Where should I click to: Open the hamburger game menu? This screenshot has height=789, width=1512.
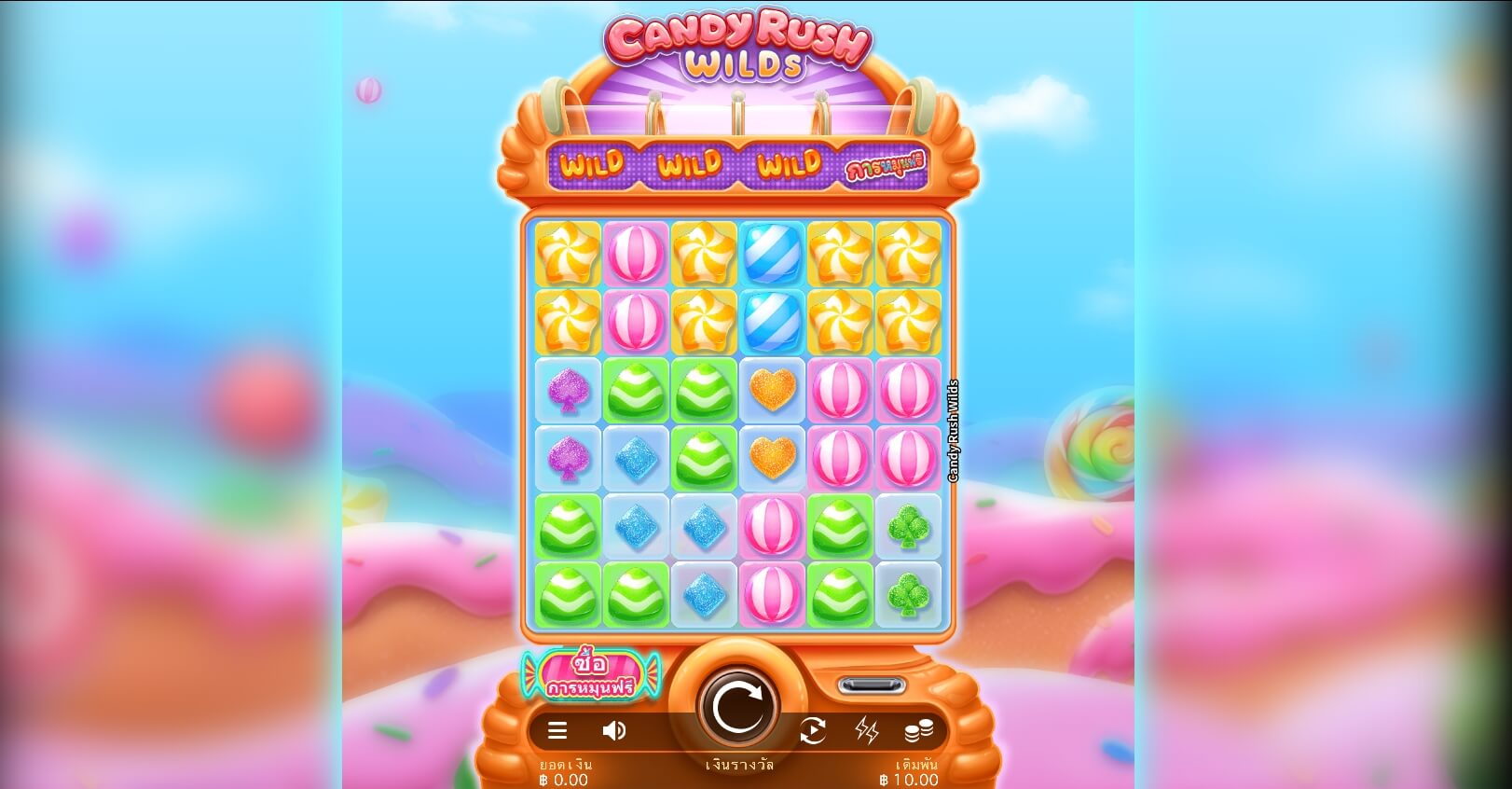[557, 731]
